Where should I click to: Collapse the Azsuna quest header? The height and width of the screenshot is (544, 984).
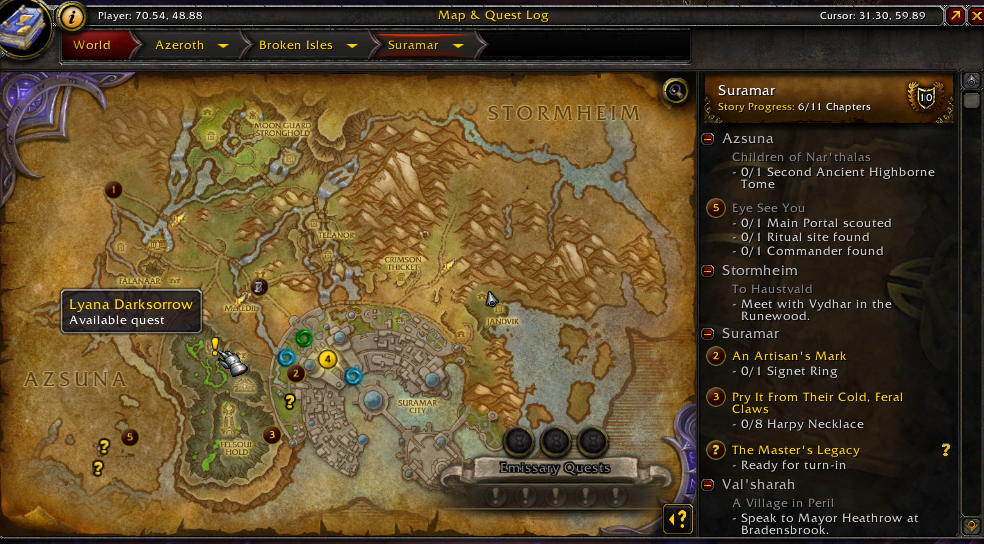[708, 139]
